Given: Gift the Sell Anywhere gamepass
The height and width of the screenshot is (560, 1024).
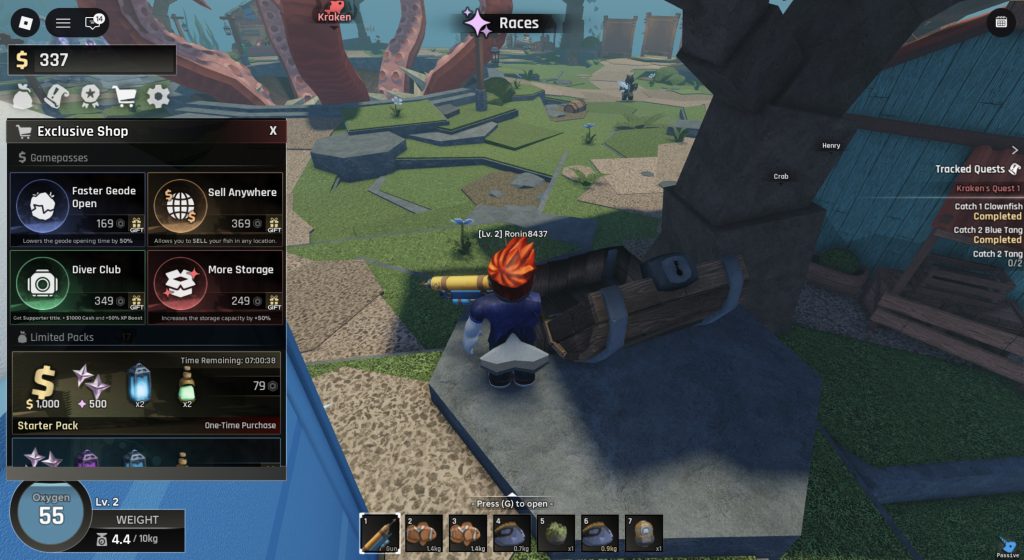Looking at the screenshot, I should [275, 226].
